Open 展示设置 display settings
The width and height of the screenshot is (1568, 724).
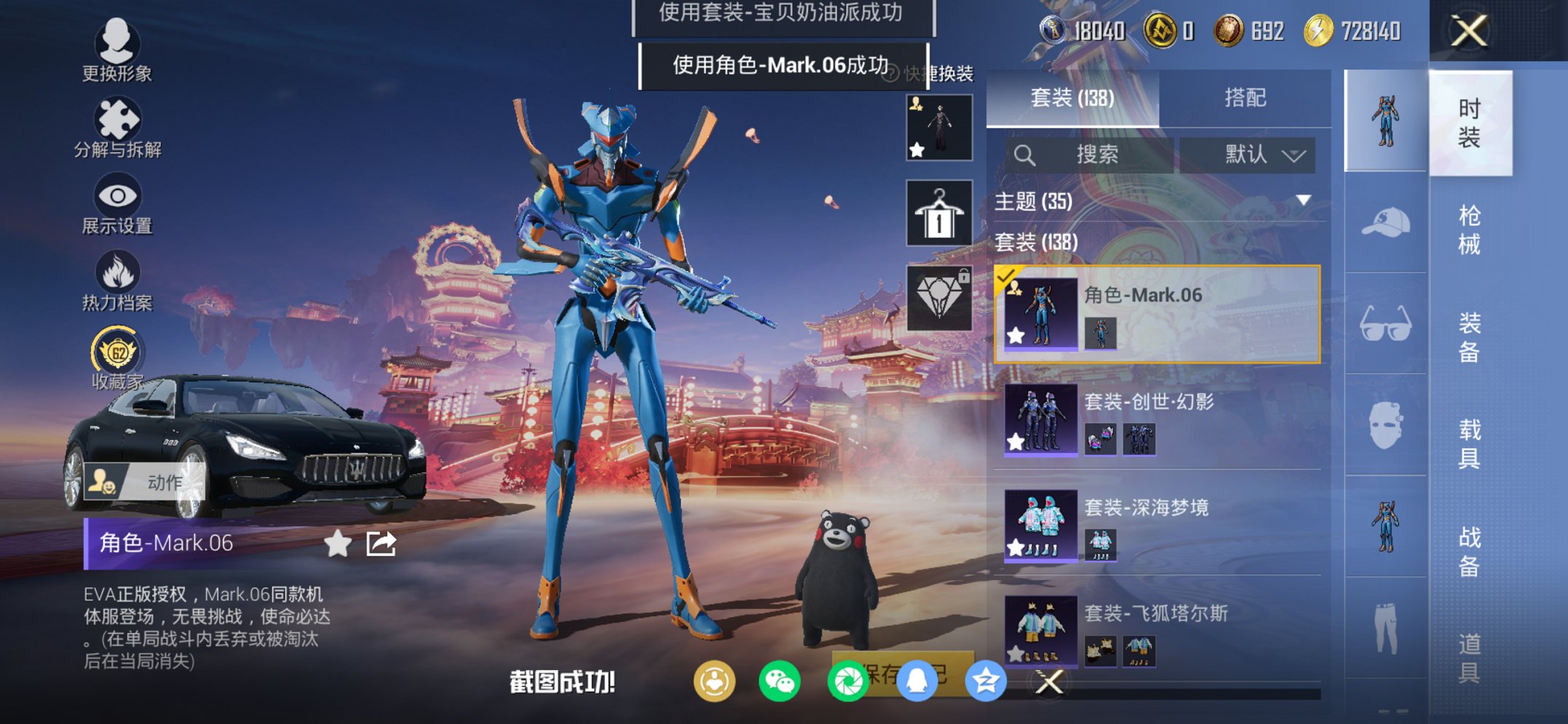[x=119, y=198]
